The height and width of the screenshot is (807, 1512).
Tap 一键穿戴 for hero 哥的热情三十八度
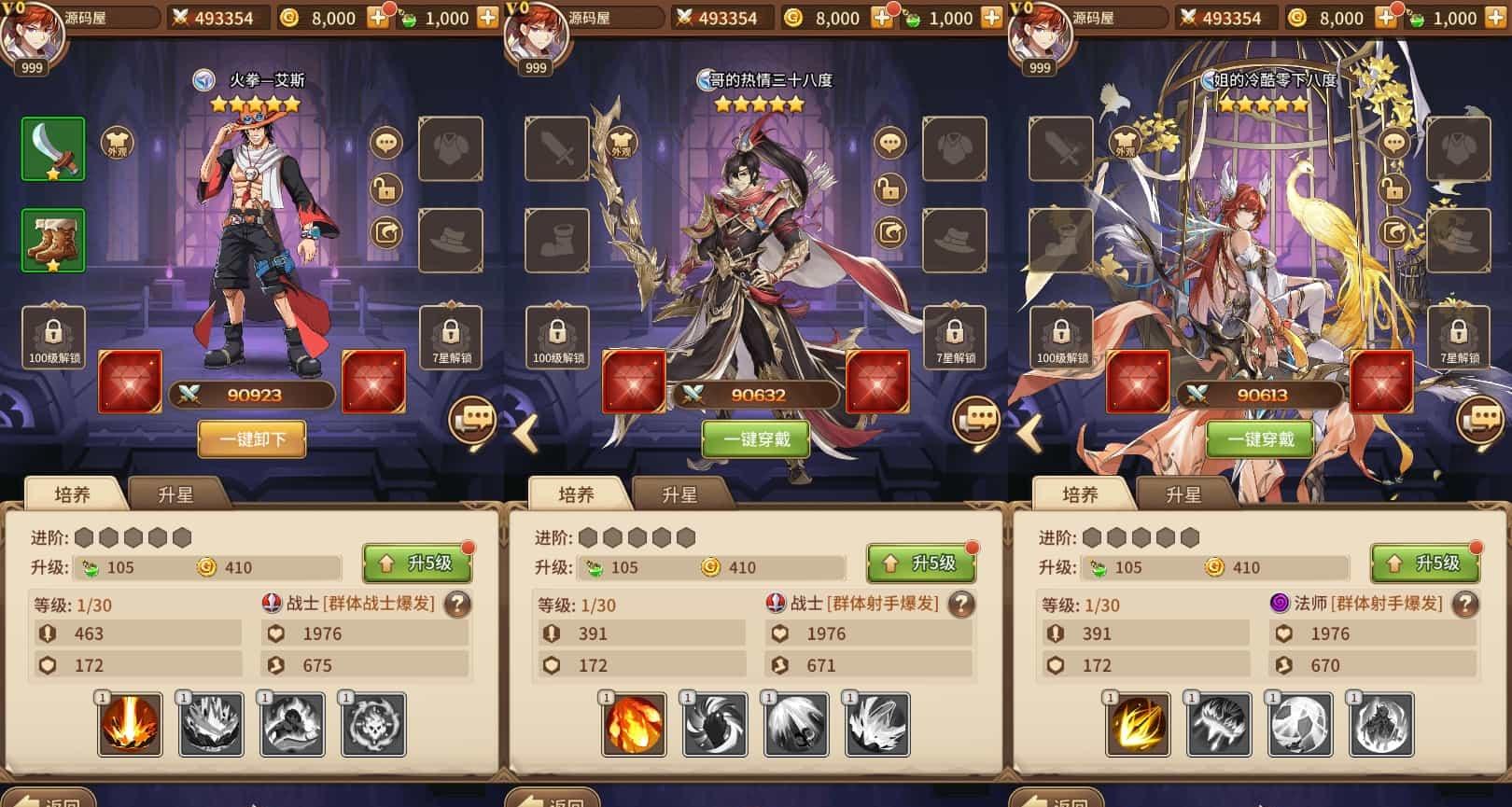(756, 439)
